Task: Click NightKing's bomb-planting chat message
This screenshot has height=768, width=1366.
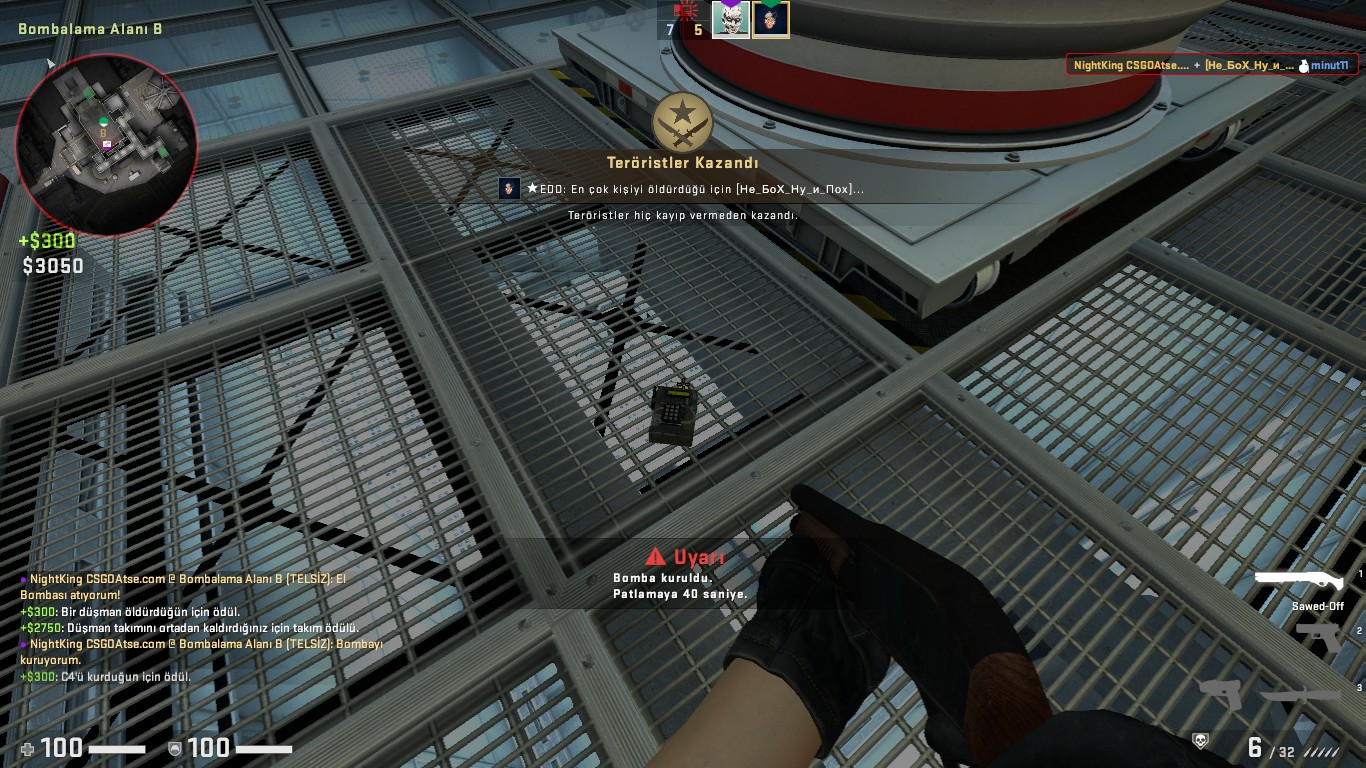Action: [200, 651]
